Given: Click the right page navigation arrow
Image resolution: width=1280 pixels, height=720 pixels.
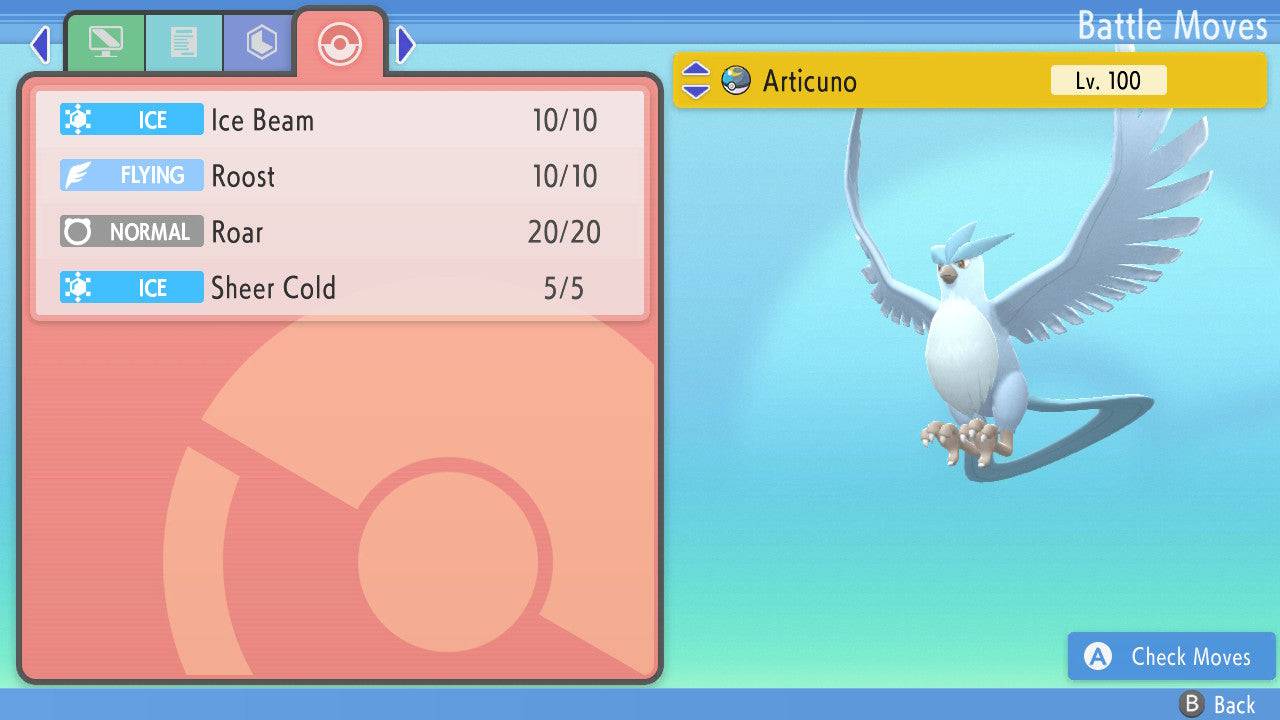Looking at the screenshot, I should 404,44.
